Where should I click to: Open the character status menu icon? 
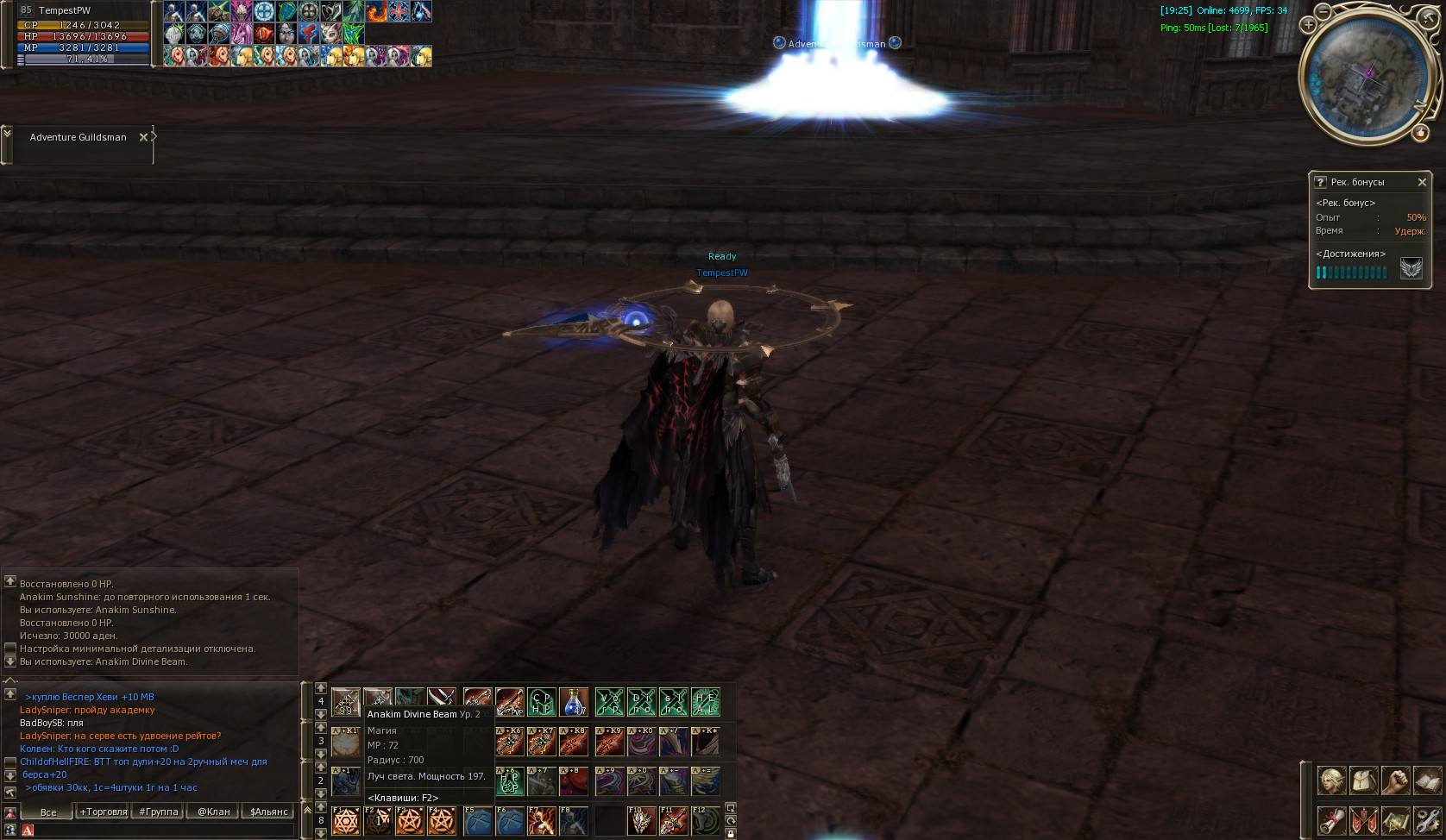click(x=1331, y=780)
